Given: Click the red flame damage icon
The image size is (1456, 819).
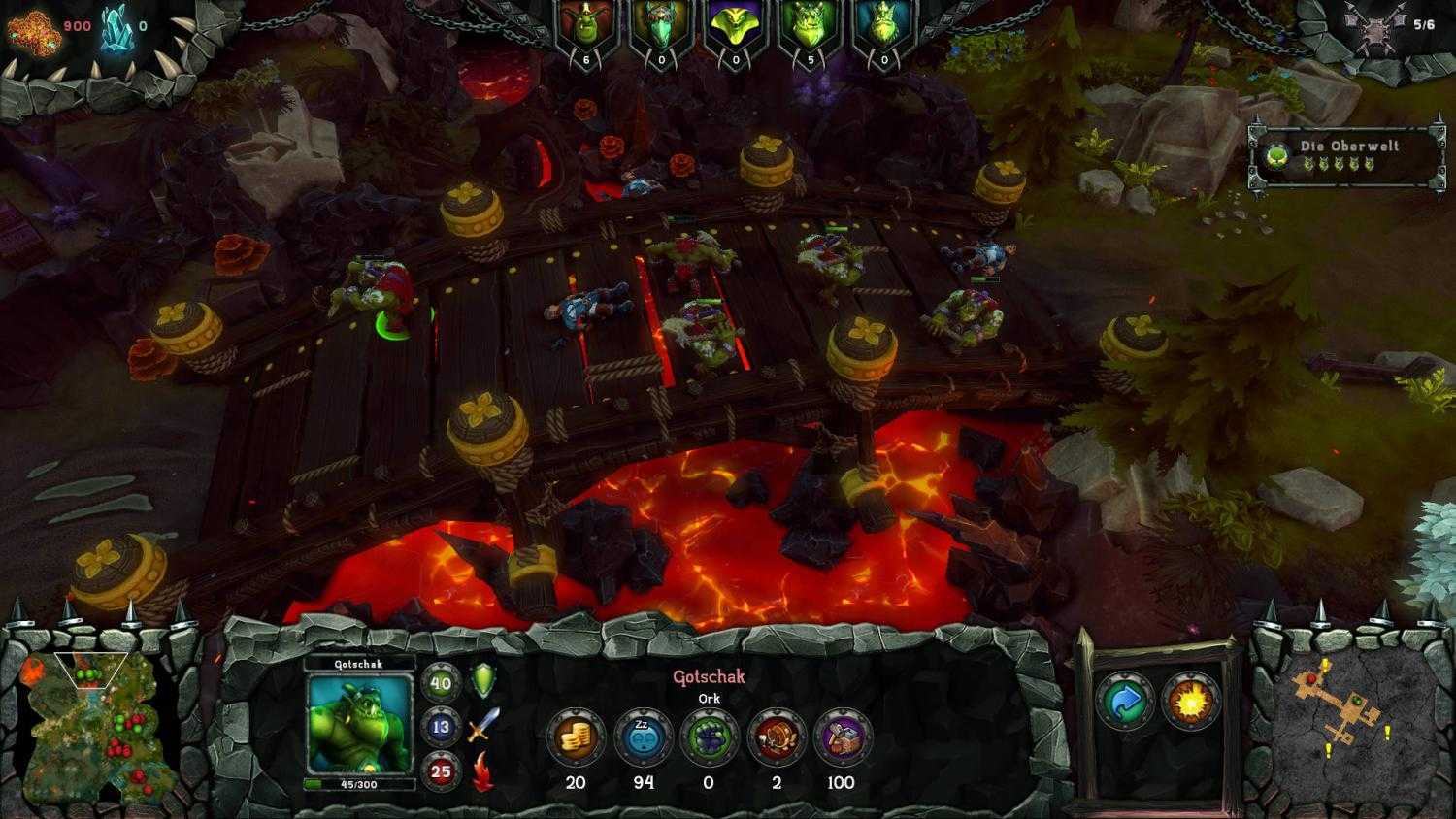Looking at the screenshot, I should point(480,770).
